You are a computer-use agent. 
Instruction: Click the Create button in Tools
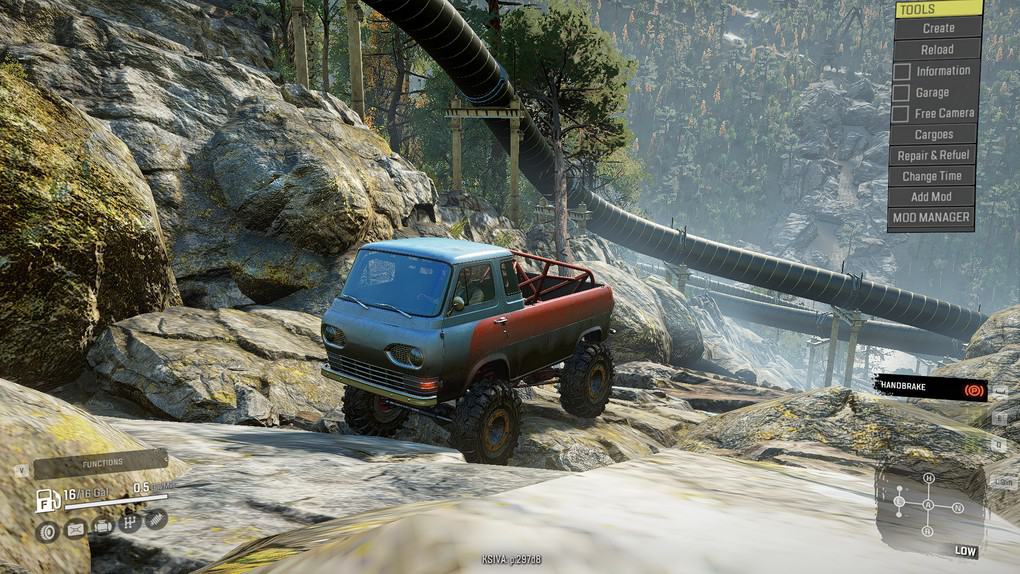click(938, 28)
